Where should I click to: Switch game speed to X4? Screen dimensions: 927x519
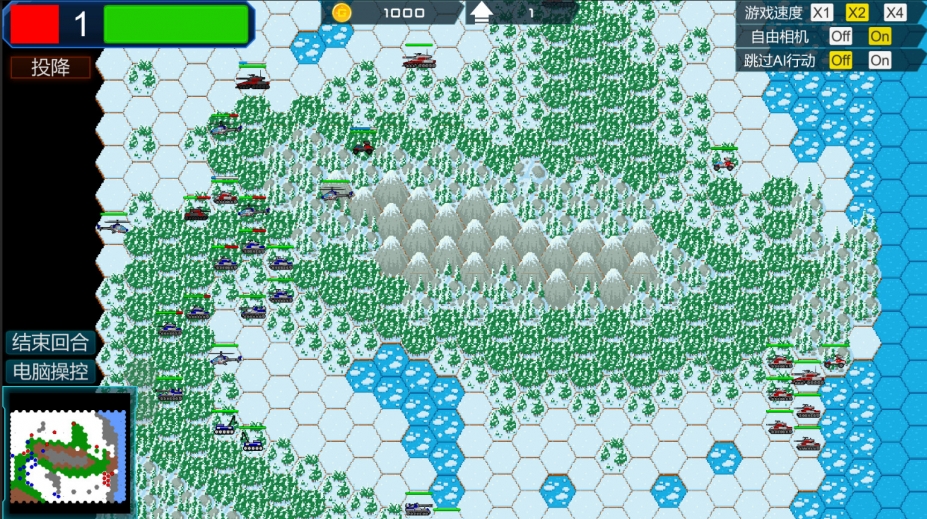(x=895, y=13)
